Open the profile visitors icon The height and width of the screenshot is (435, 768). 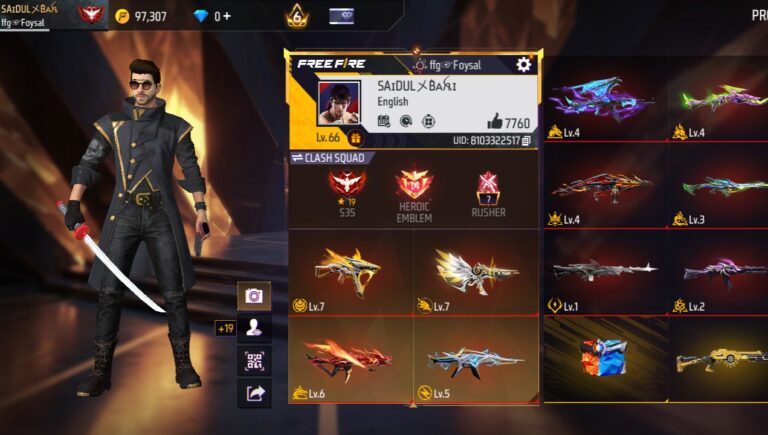(254, 328)
